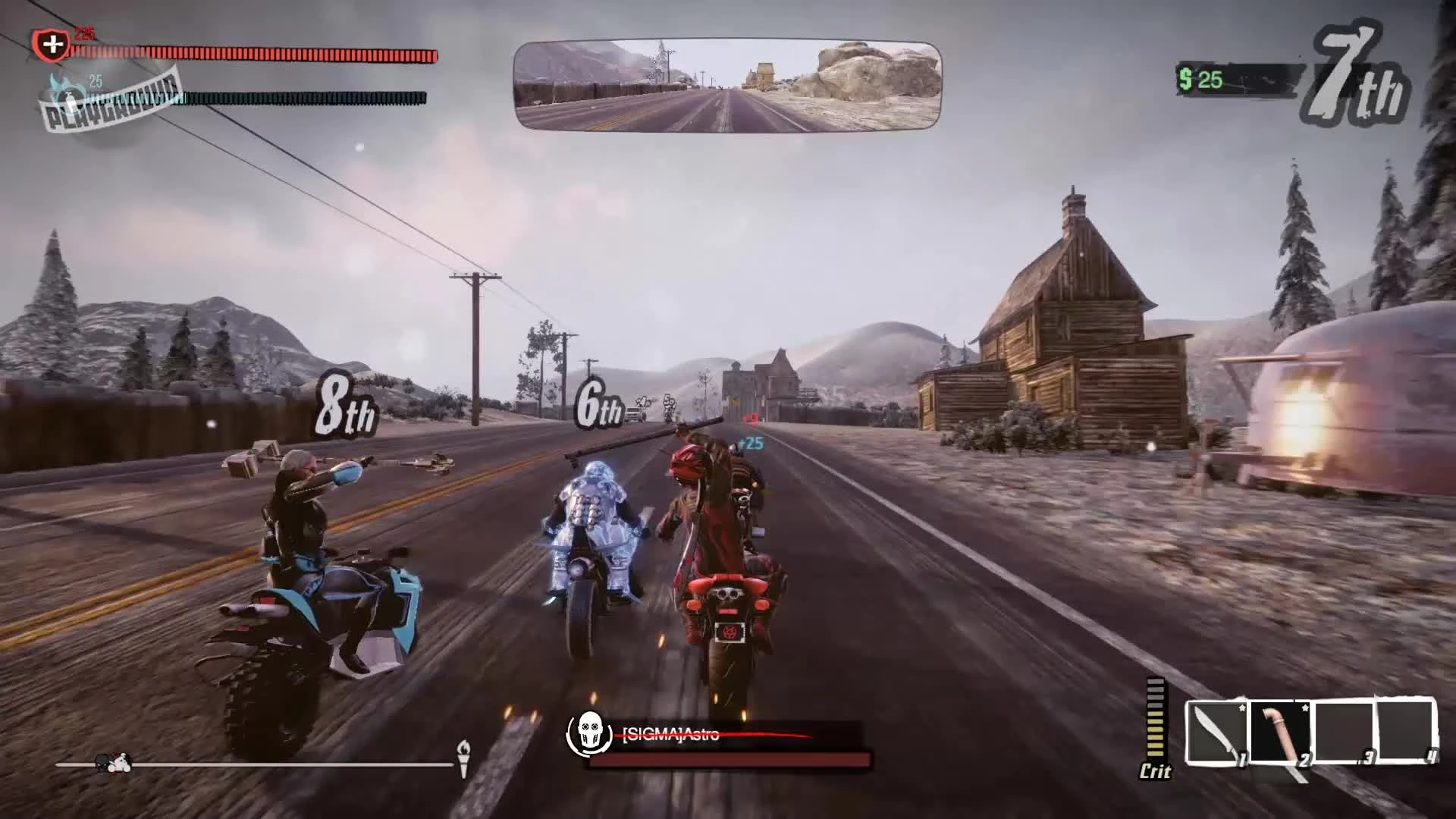Toggle the star on weapon slot 1
The image size is (1456, 819).
pos(1241,707)
